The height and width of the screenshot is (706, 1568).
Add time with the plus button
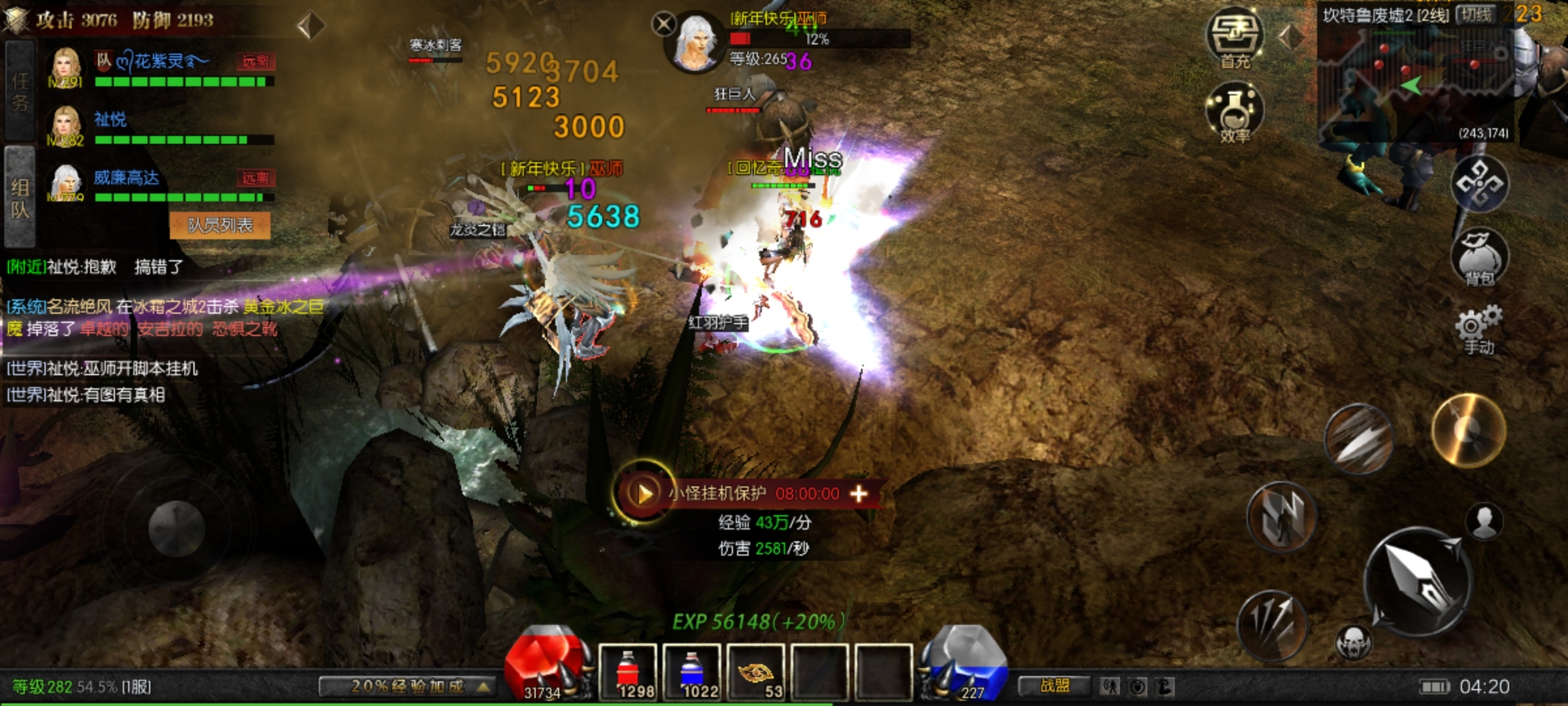[858, 494]
